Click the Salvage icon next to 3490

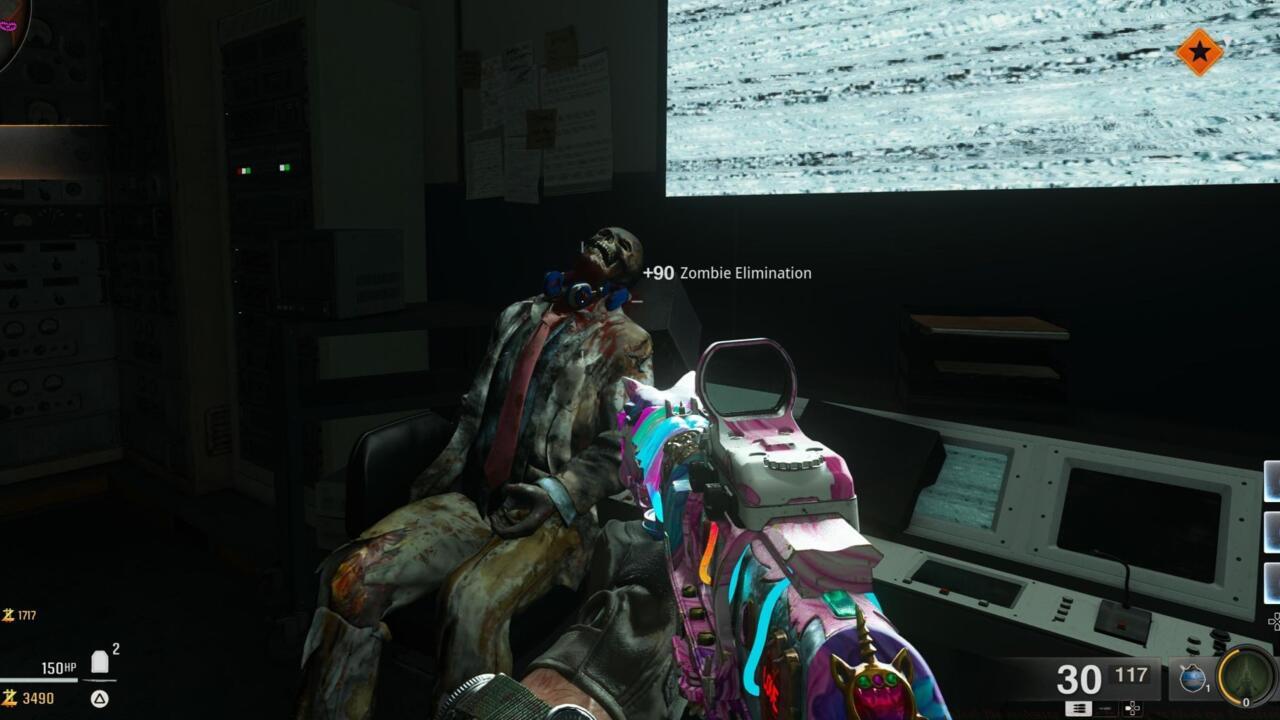tap(8, 699)
